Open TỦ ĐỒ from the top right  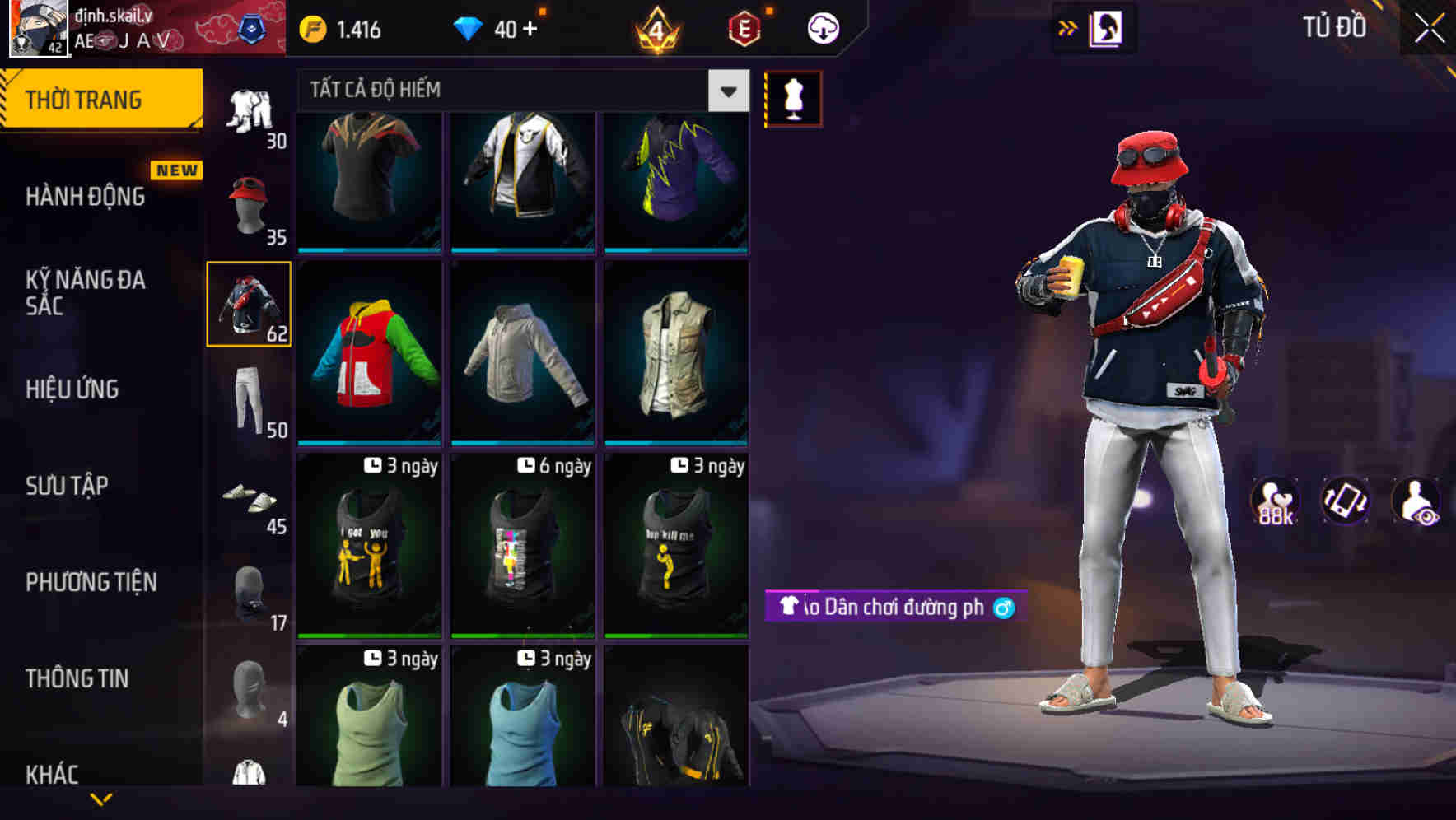(1334, 27)
